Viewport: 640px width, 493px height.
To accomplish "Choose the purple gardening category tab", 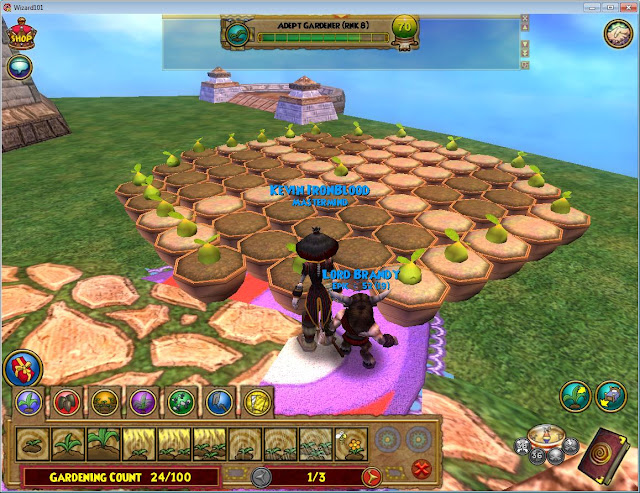I will (143, 401).
